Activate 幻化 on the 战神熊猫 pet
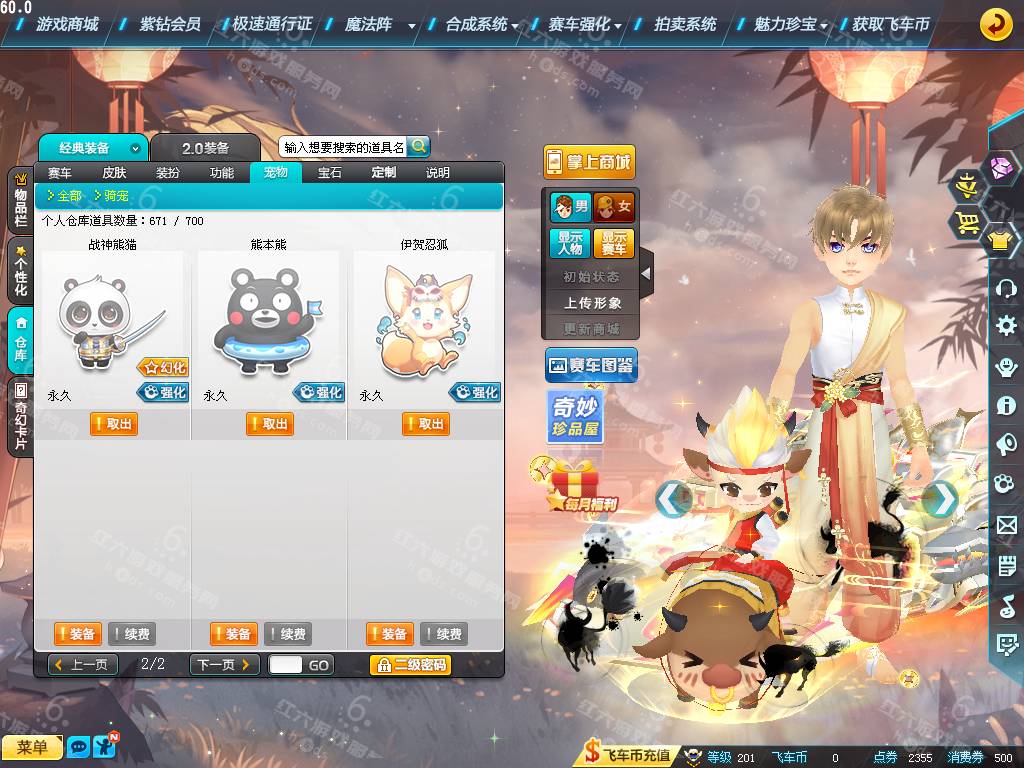 (163, 368)
